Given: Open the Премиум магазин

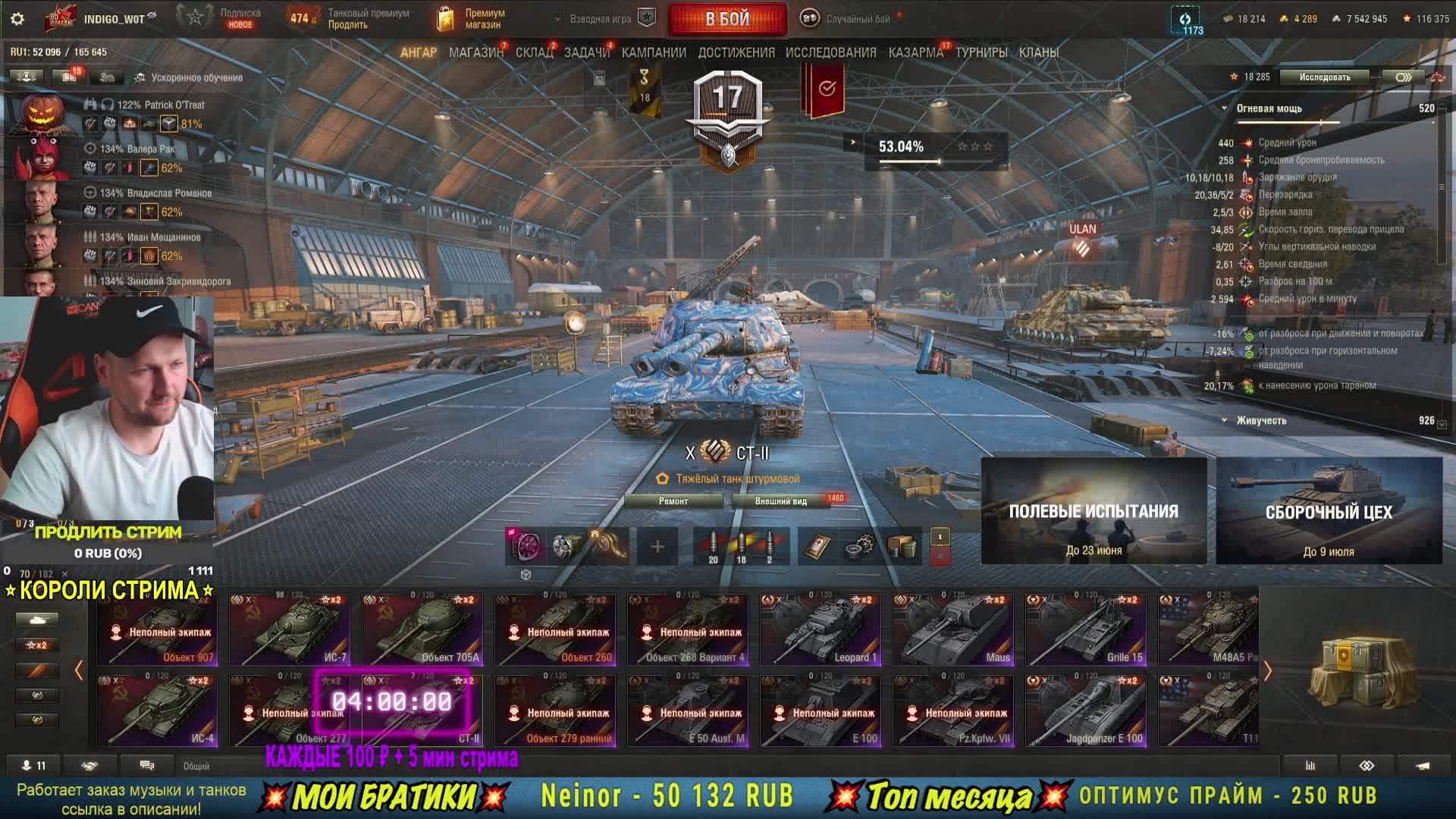Looking at the screenshot, I should click(472, 19).
